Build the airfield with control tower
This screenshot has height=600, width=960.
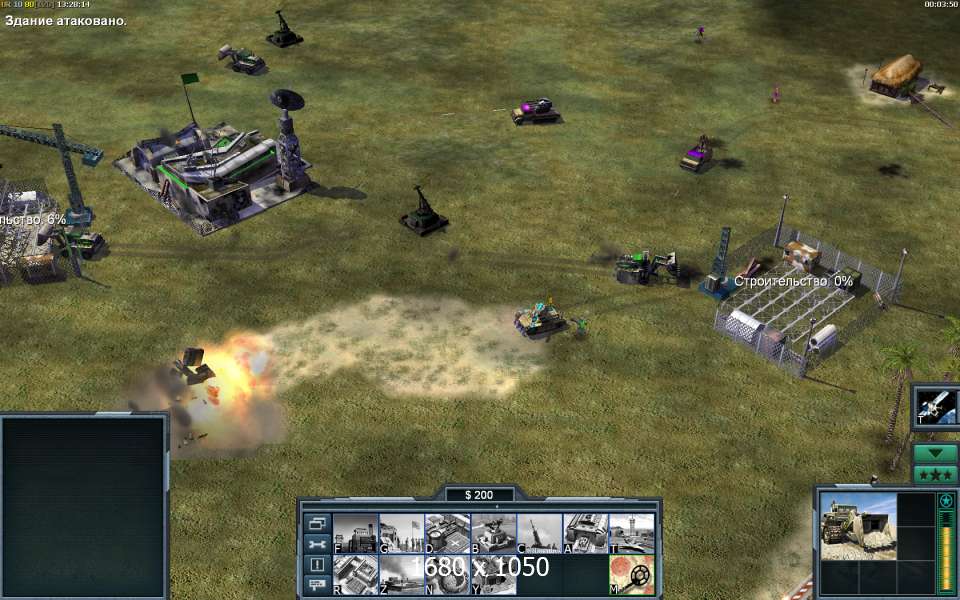coord(631,533)
